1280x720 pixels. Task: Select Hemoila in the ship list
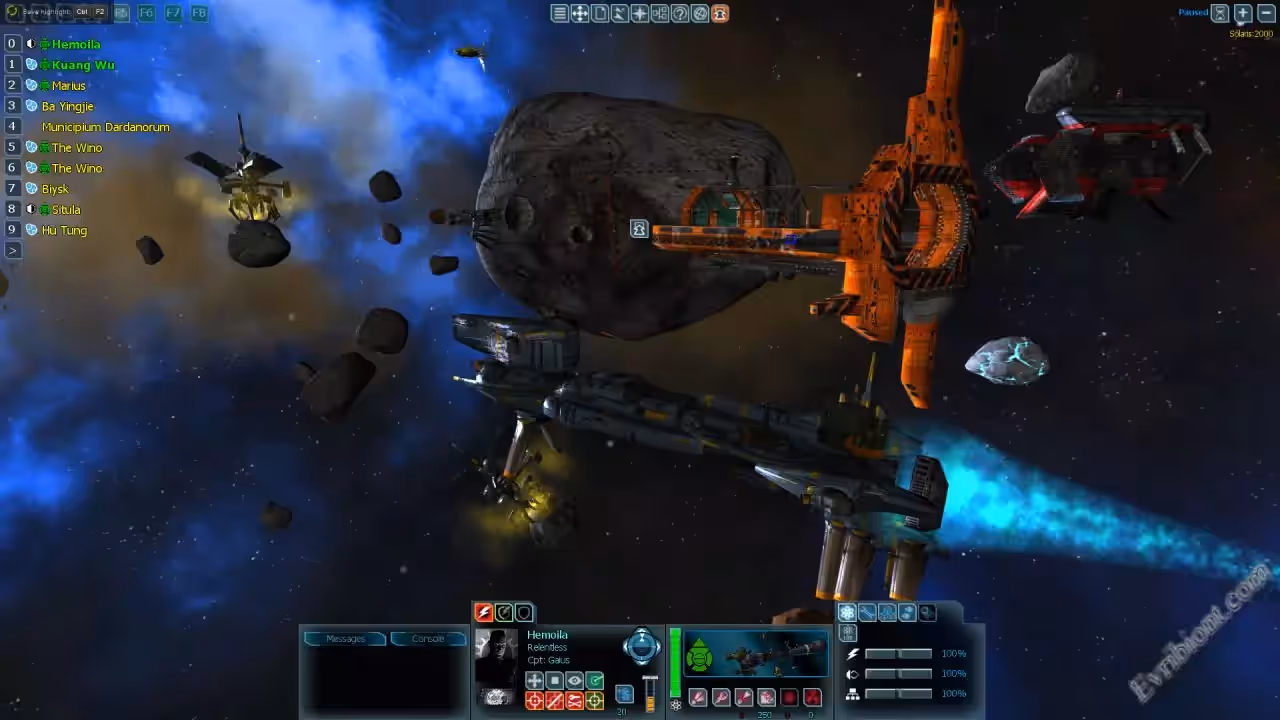(75, 44)
